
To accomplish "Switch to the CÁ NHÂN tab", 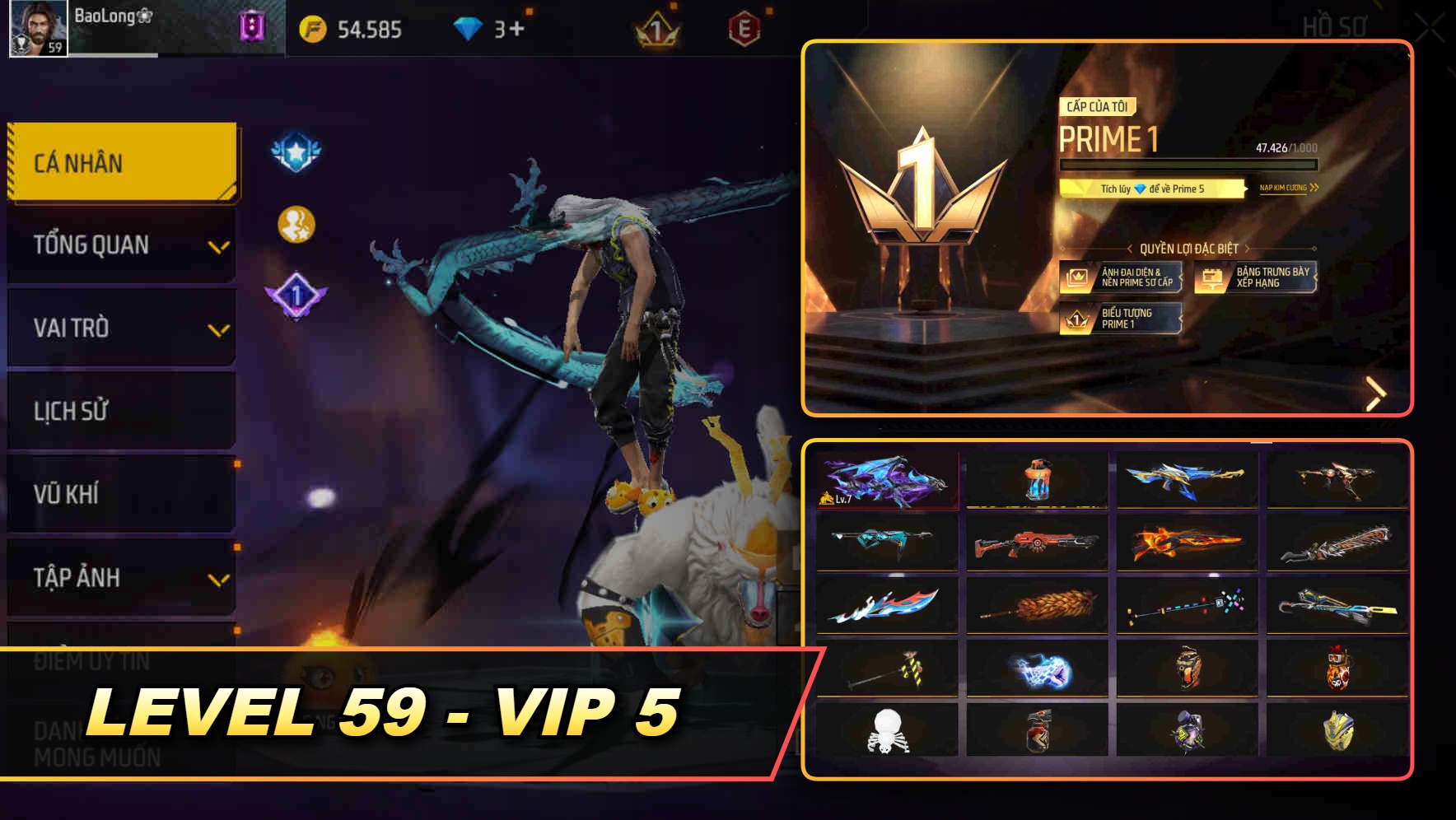I will point(119,162).
